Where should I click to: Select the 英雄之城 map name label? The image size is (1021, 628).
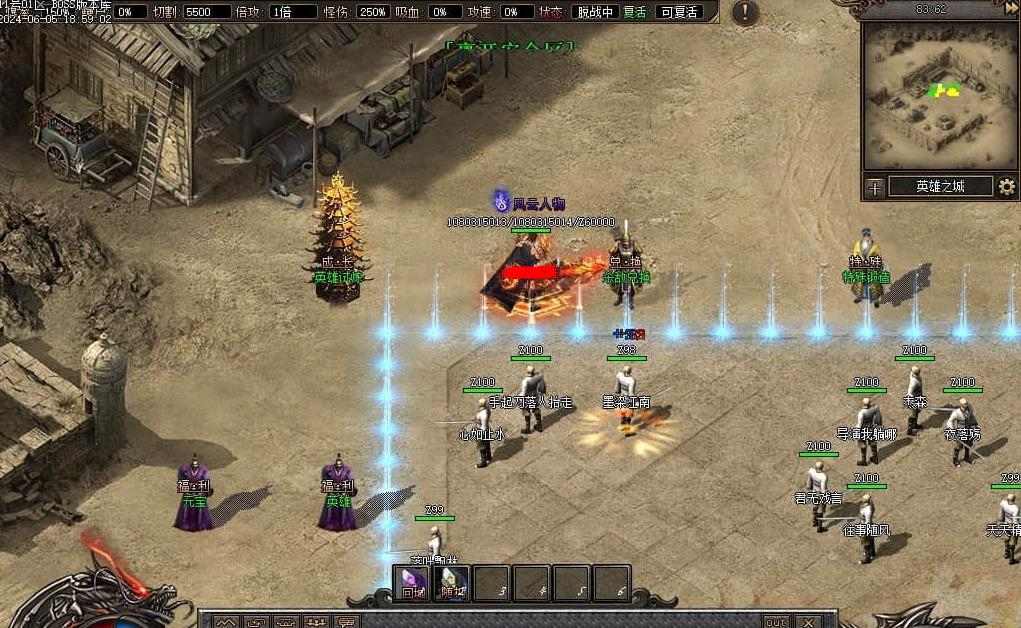(939, 187)
